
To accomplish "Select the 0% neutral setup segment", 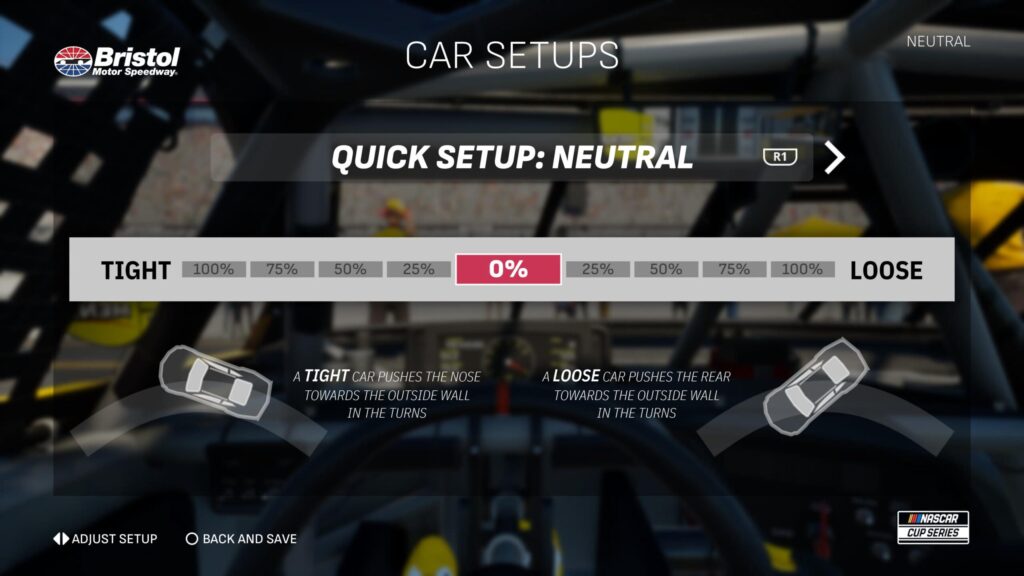I will coord(508,269).
